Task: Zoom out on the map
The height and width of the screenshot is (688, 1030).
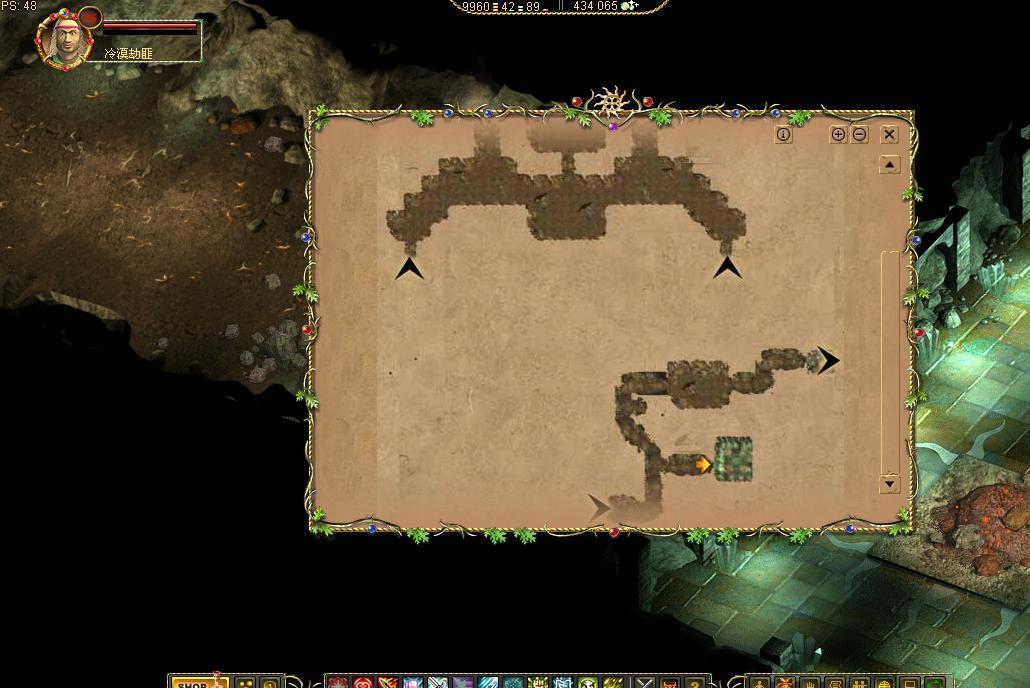Action: point(859,134)
